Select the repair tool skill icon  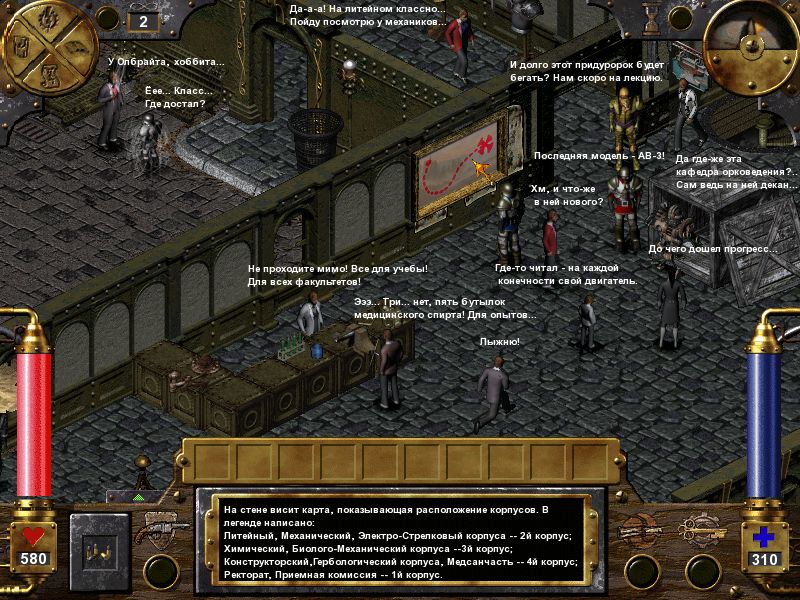click(x=638, y=529)
